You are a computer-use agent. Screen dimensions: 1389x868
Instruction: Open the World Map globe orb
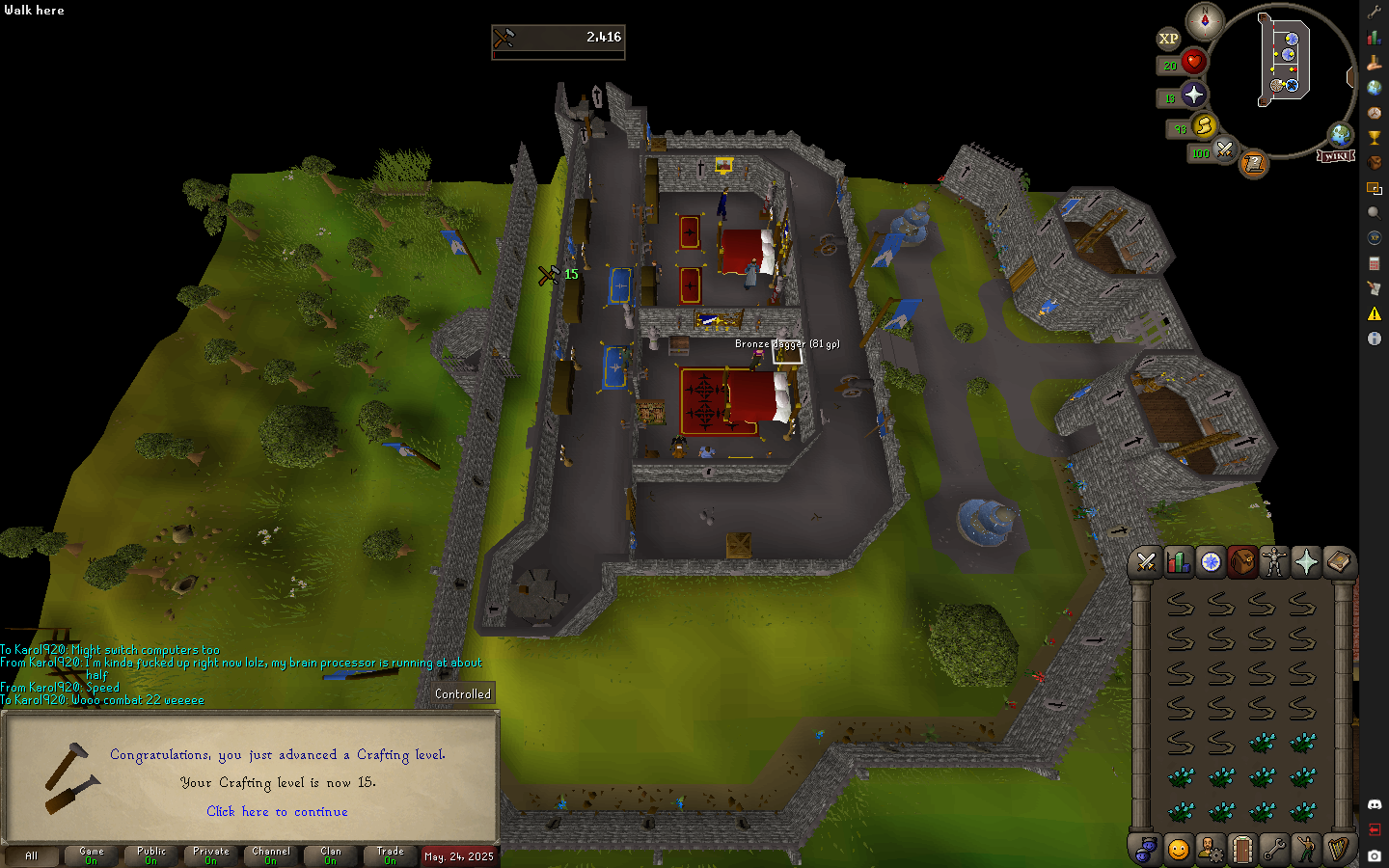pos(1340,134)
